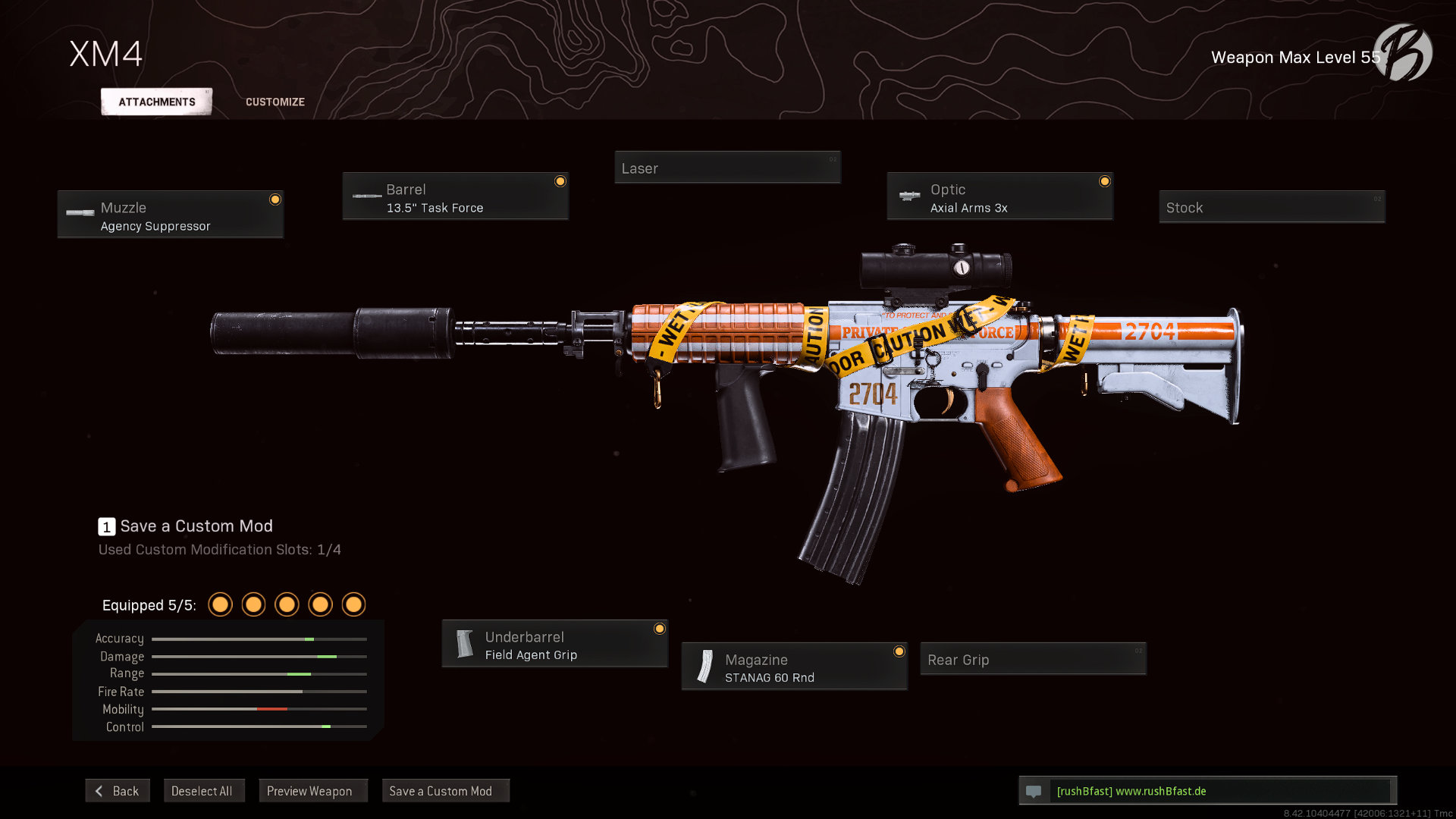The height and width of the screenshot is (819, 1456).
Task: Toggle the orange marker on the Barrel slot
Action: click(x=560, y=181)
